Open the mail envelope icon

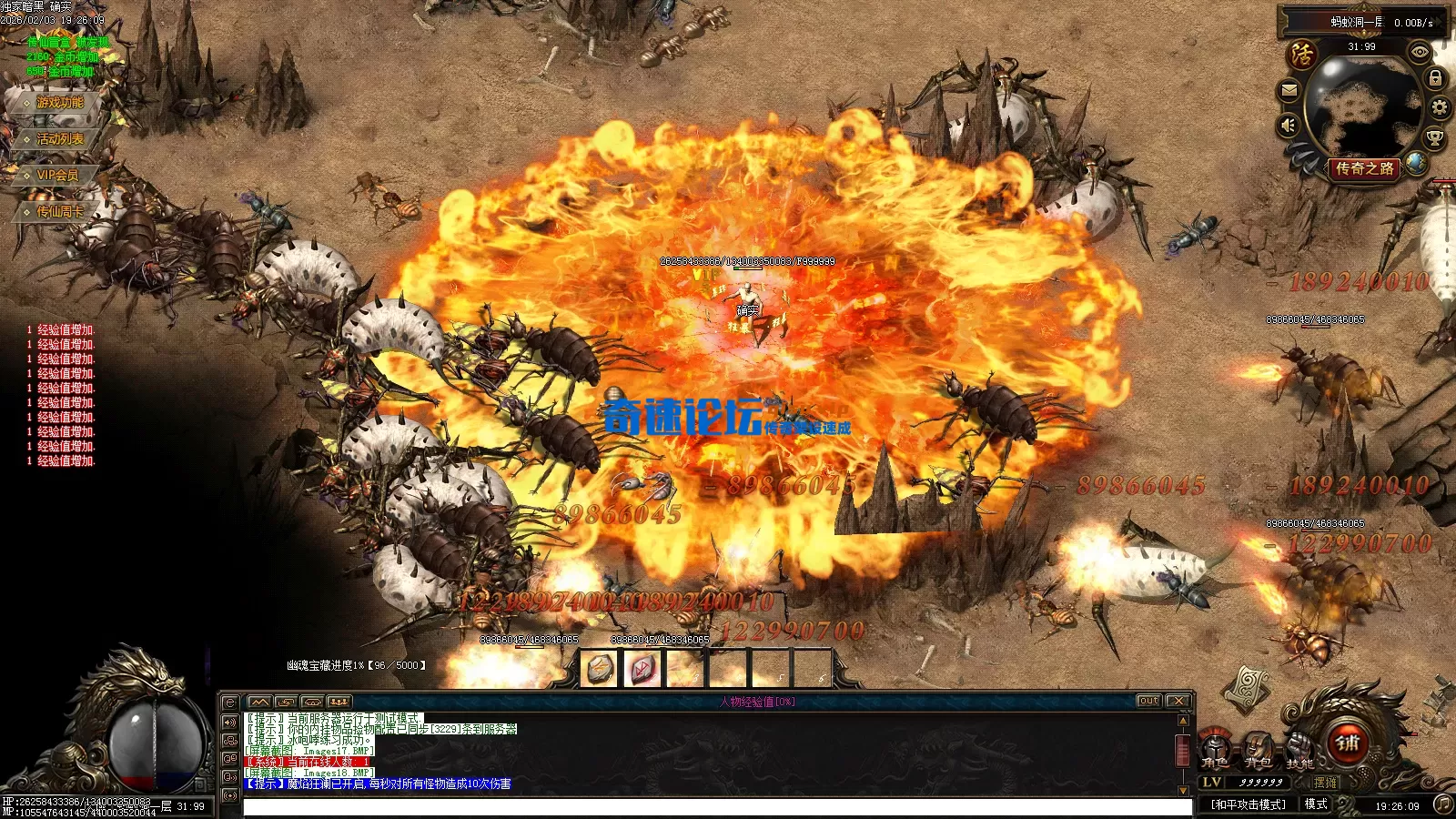tap(1289, 90)
